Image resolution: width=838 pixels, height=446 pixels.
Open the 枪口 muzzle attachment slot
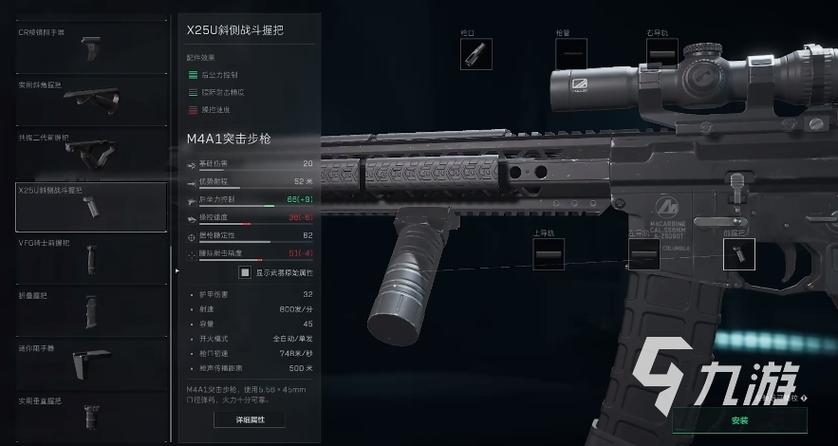(476, 54)
